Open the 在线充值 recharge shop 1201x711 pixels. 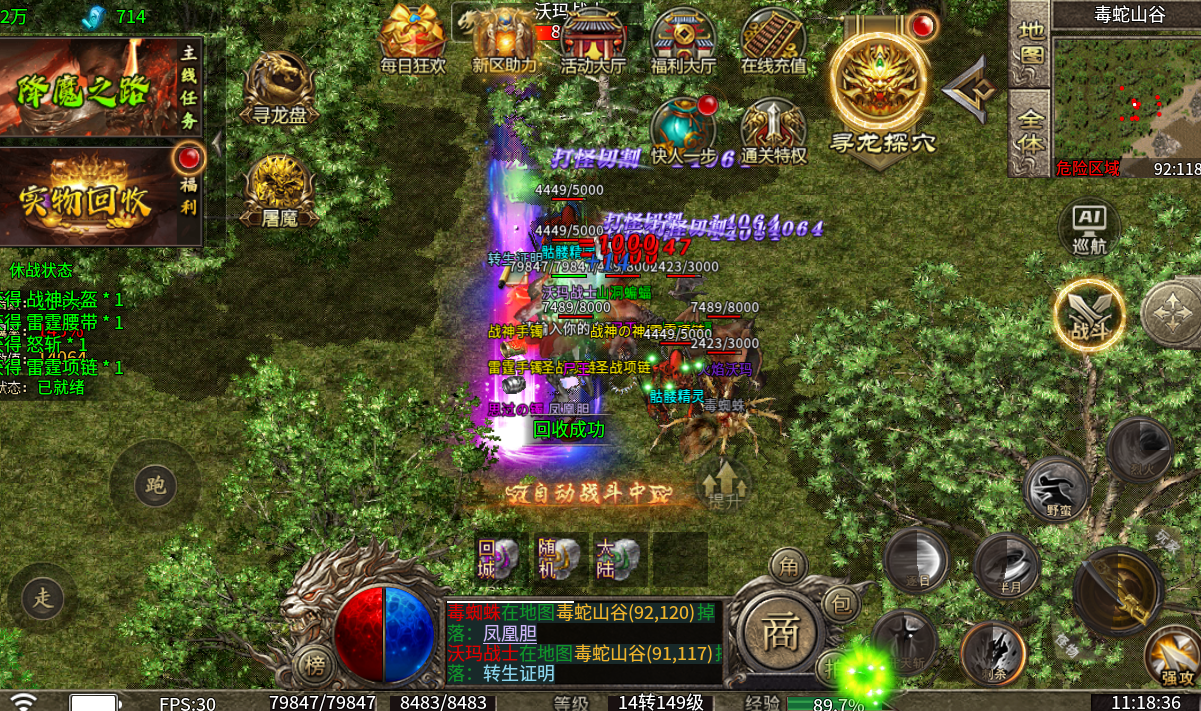pos(773,38)
